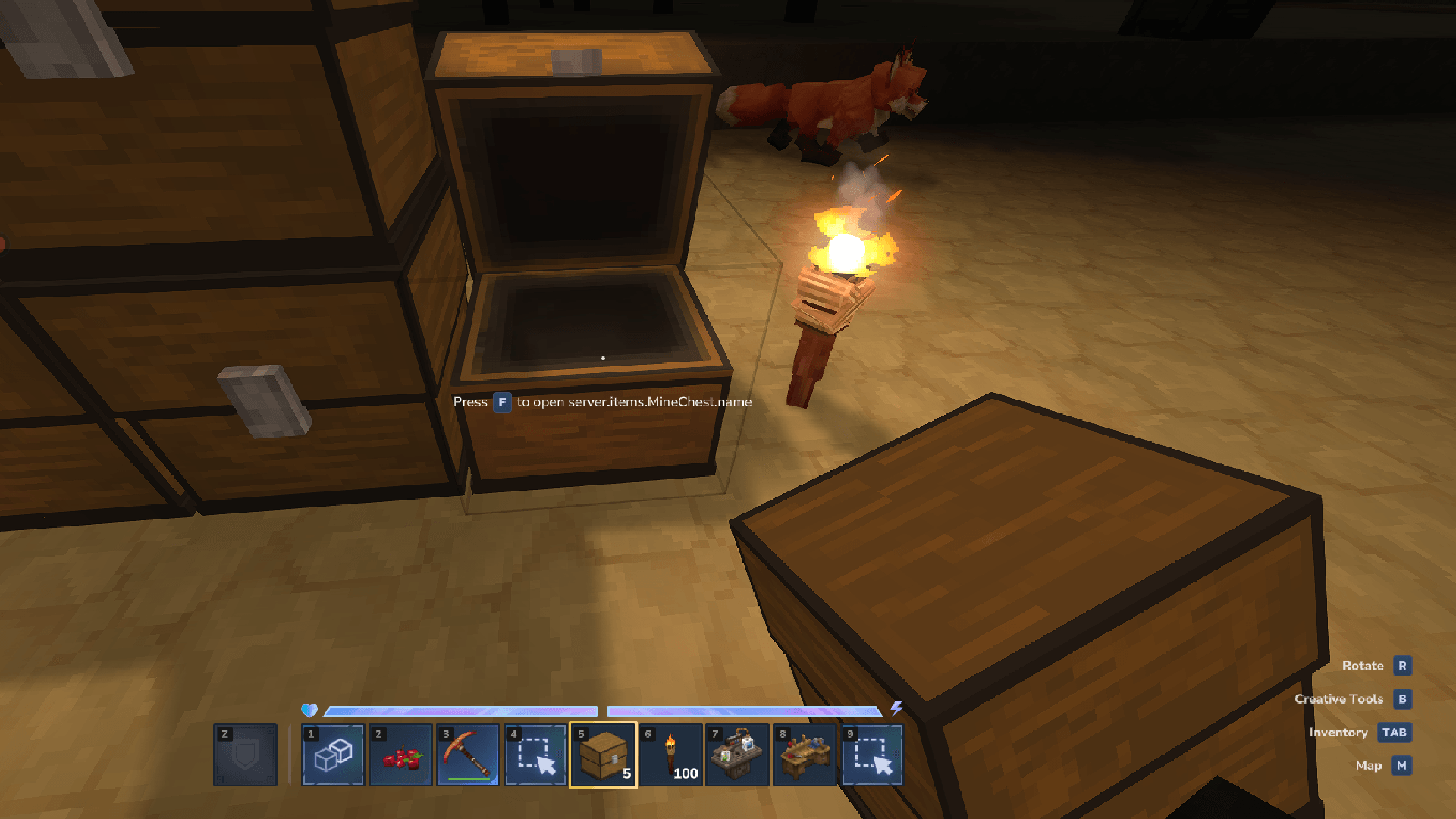
Task: Choose the selection tool in slot 9
Action: (x=872, y=755)
